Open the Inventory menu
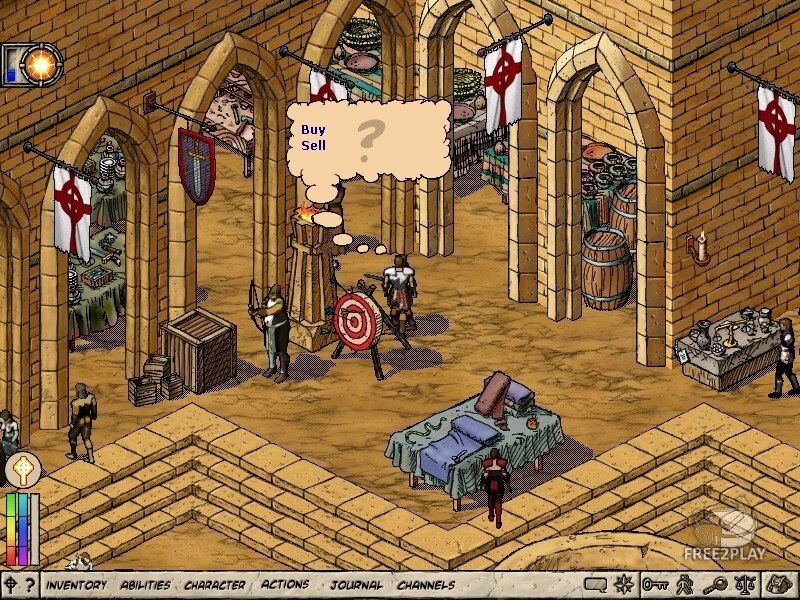Viewport: 800px width, 600px height. 76,585
